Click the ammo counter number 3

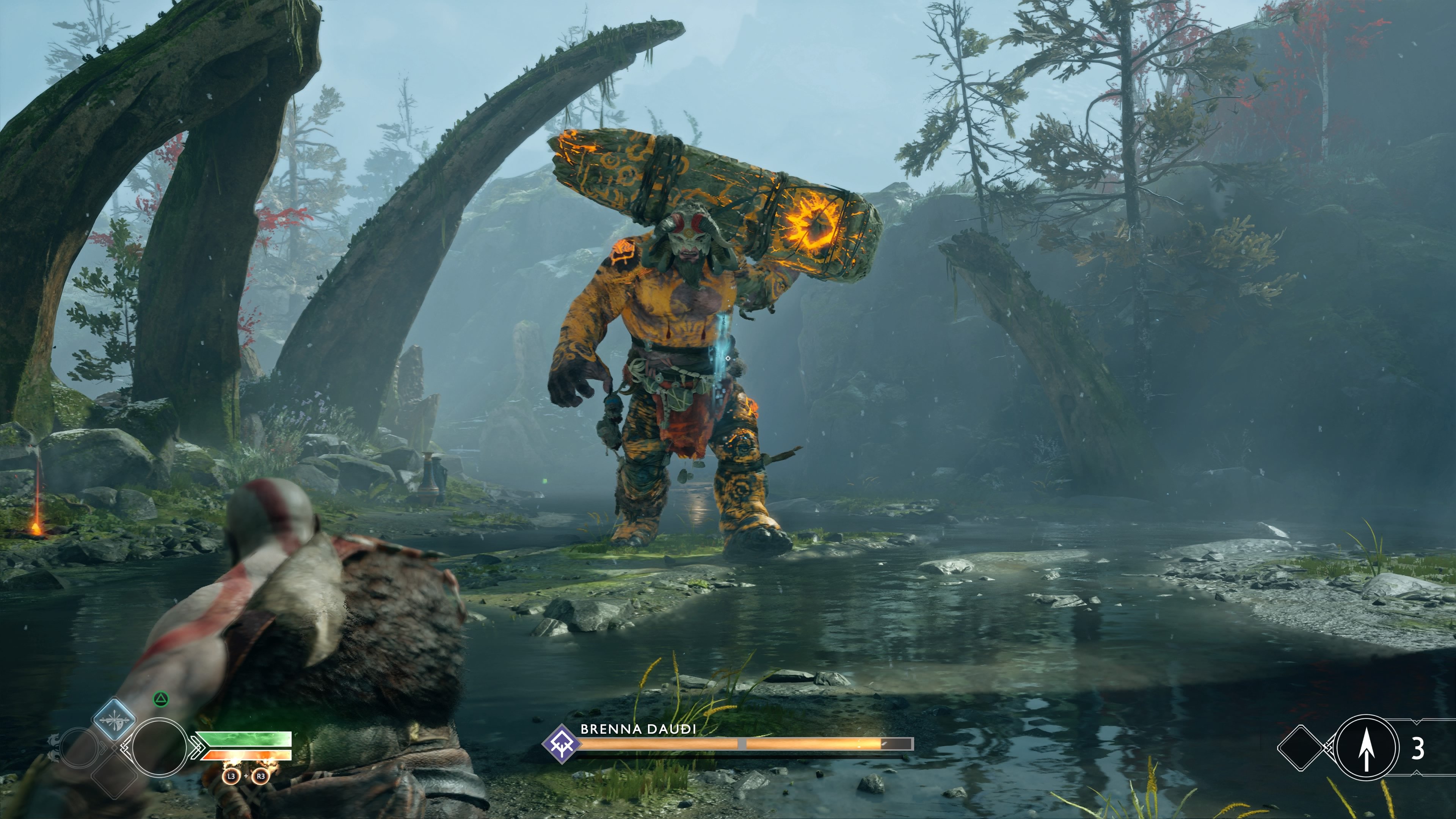click(x=1419, y=747)
